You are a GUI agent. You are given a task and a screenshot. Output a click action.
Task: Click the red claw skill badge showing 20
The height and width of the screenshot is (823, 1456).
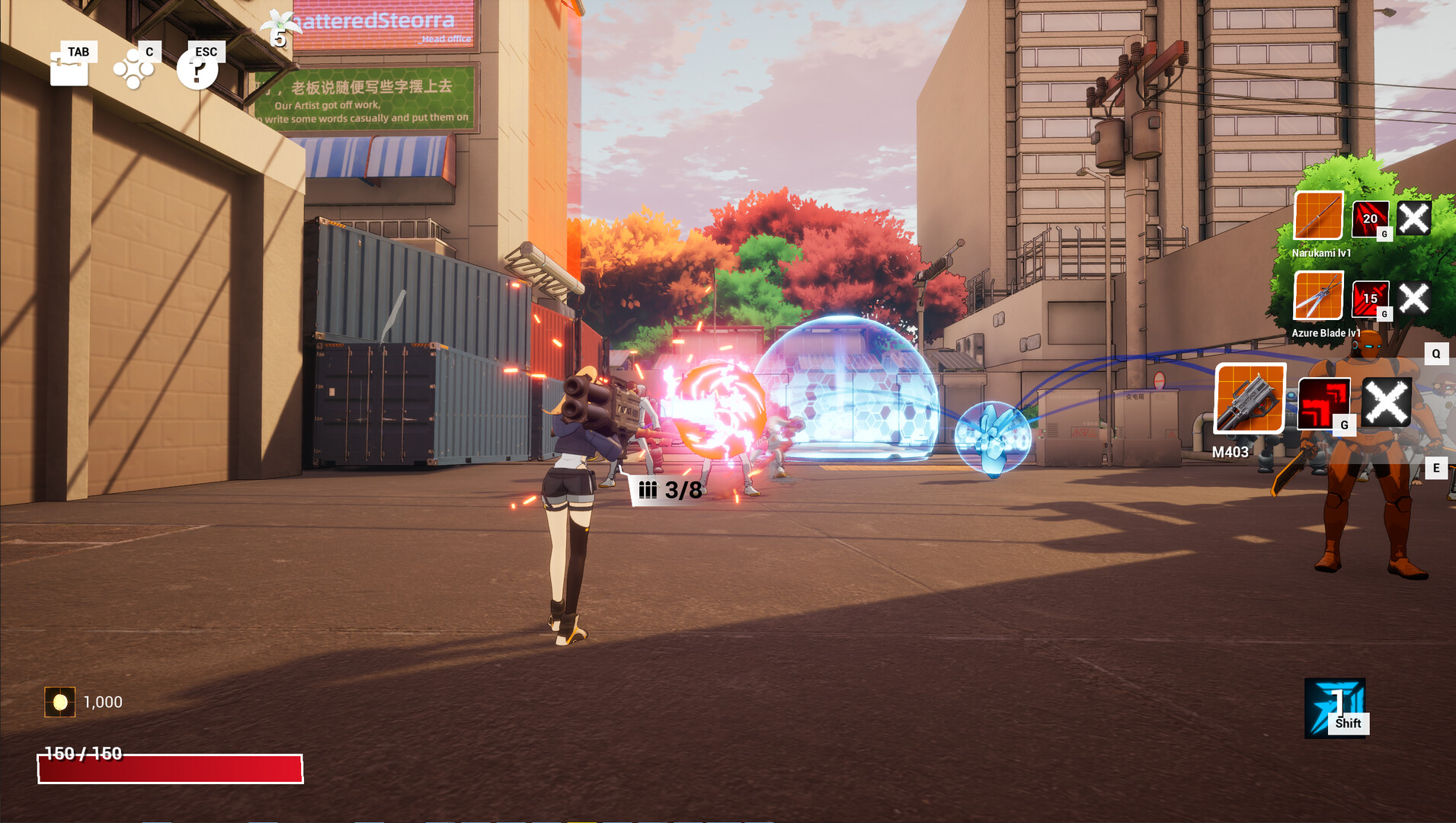click(1371, 219)
